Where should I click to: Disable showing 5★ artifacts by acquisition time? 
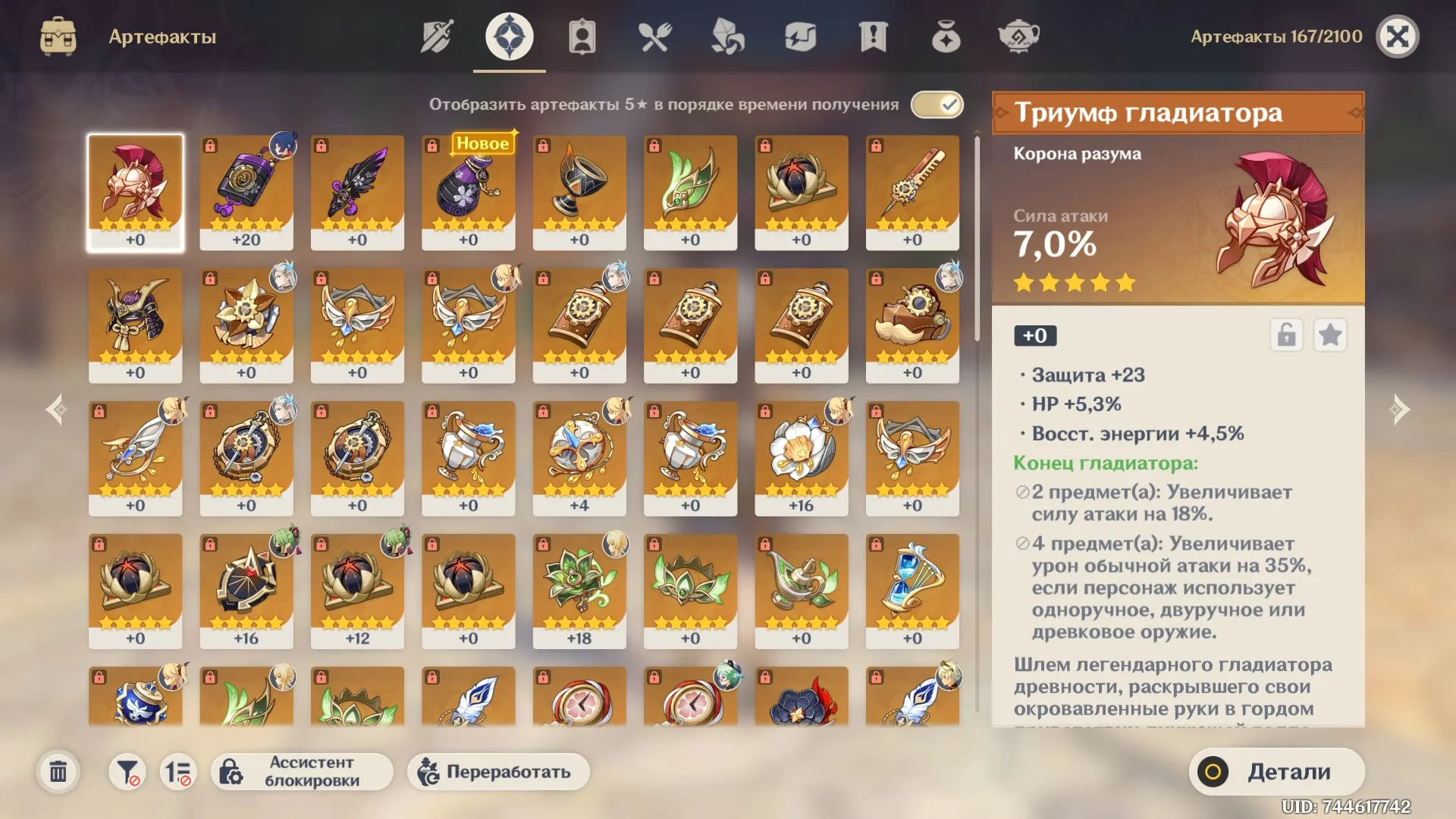(x=937, y=105)
